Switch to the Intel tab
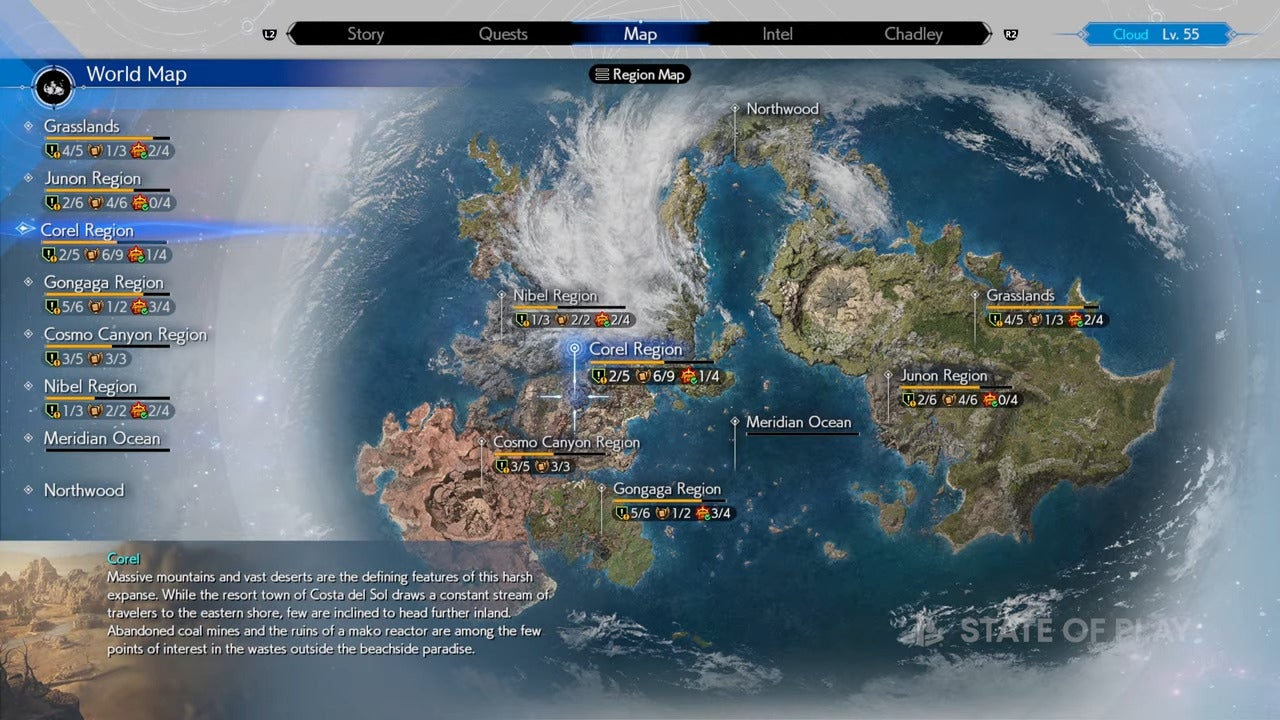 click(777, 33)
